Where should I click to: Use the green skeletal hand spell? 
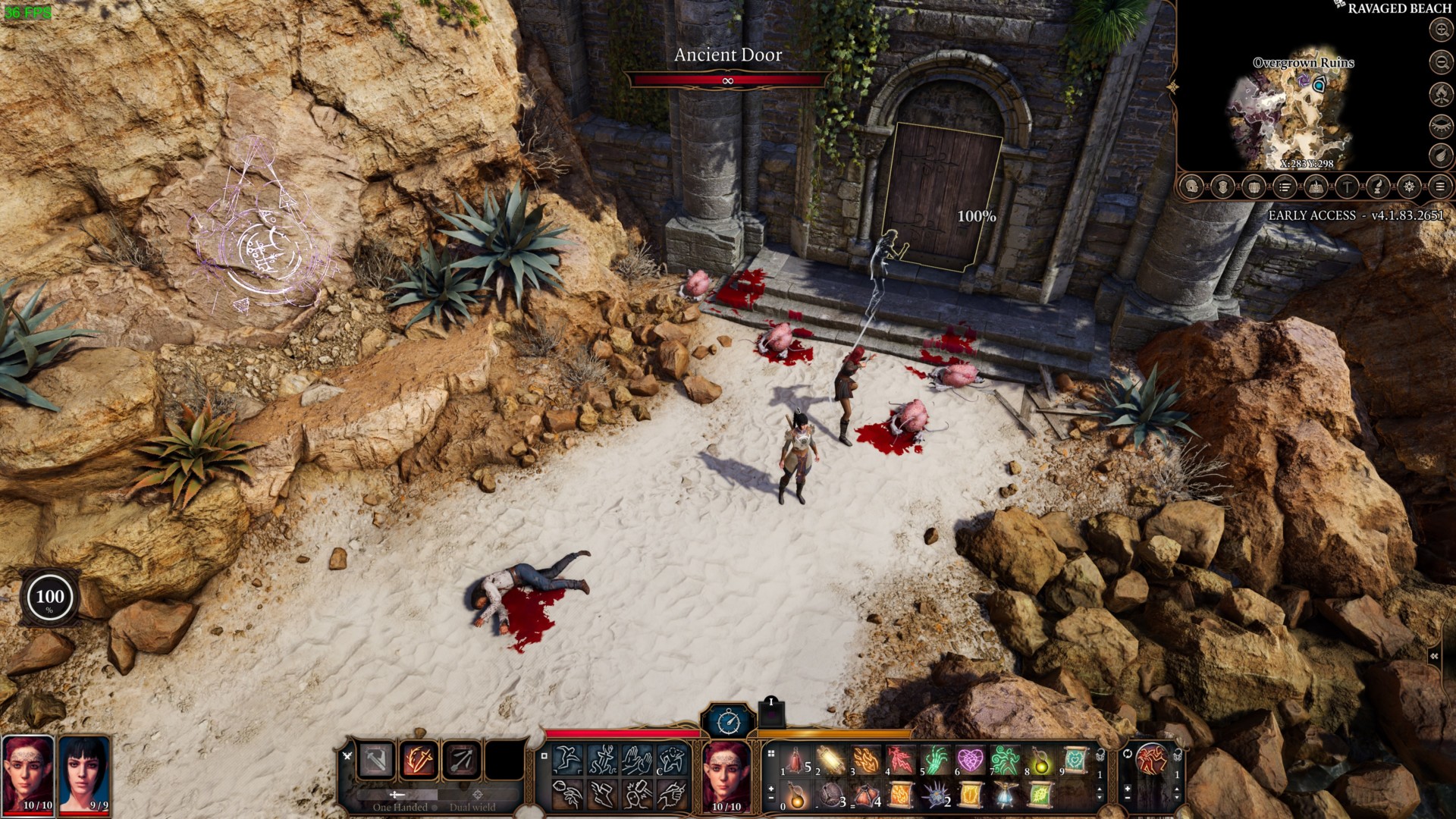click(935, 760)
